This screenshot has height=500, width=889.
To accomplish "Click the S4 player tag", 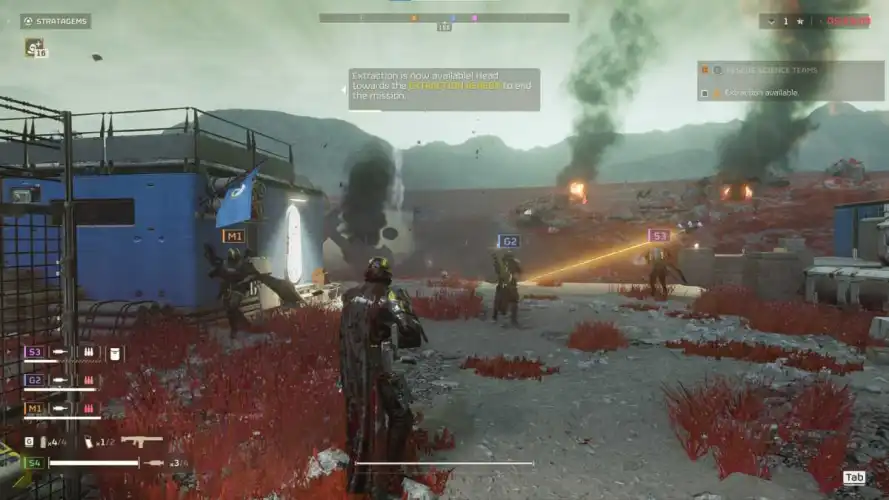I will tap(34, 463).
